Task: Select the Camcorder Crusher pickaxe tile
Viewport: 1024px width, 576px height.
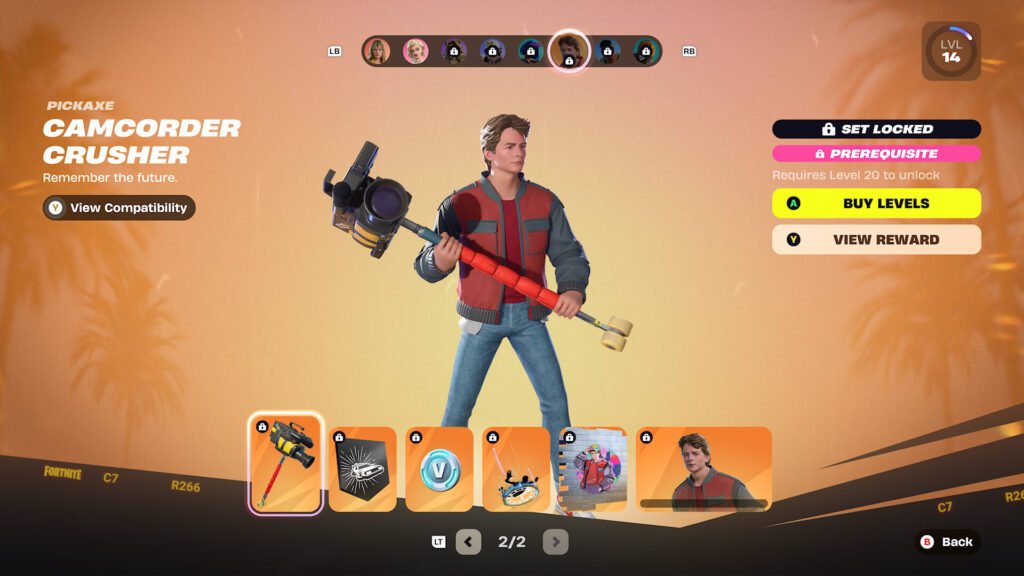Action: point(286,463)
